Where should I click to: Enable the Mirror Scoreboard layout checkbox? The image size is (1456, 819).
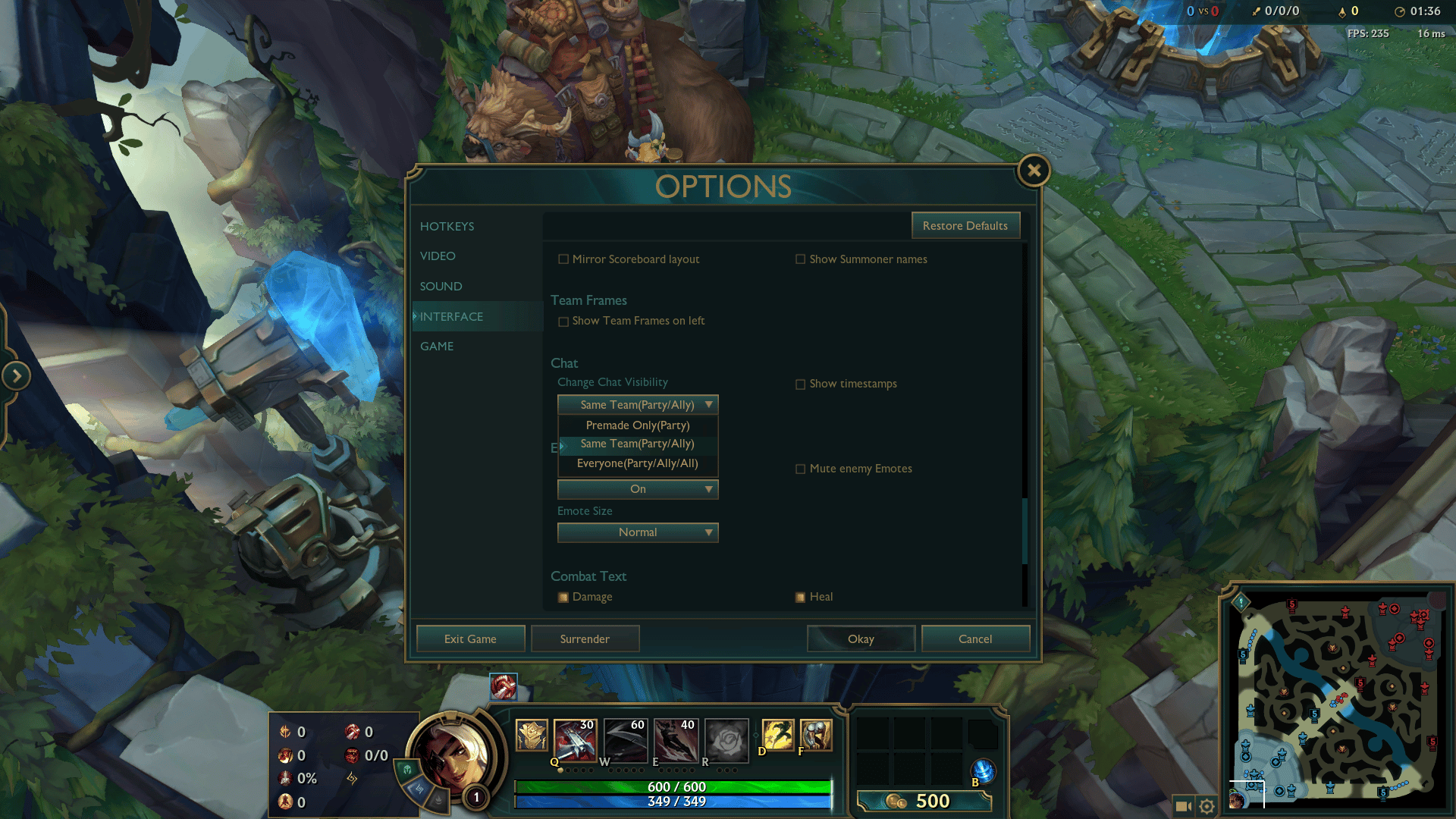(x=563, y=259)
